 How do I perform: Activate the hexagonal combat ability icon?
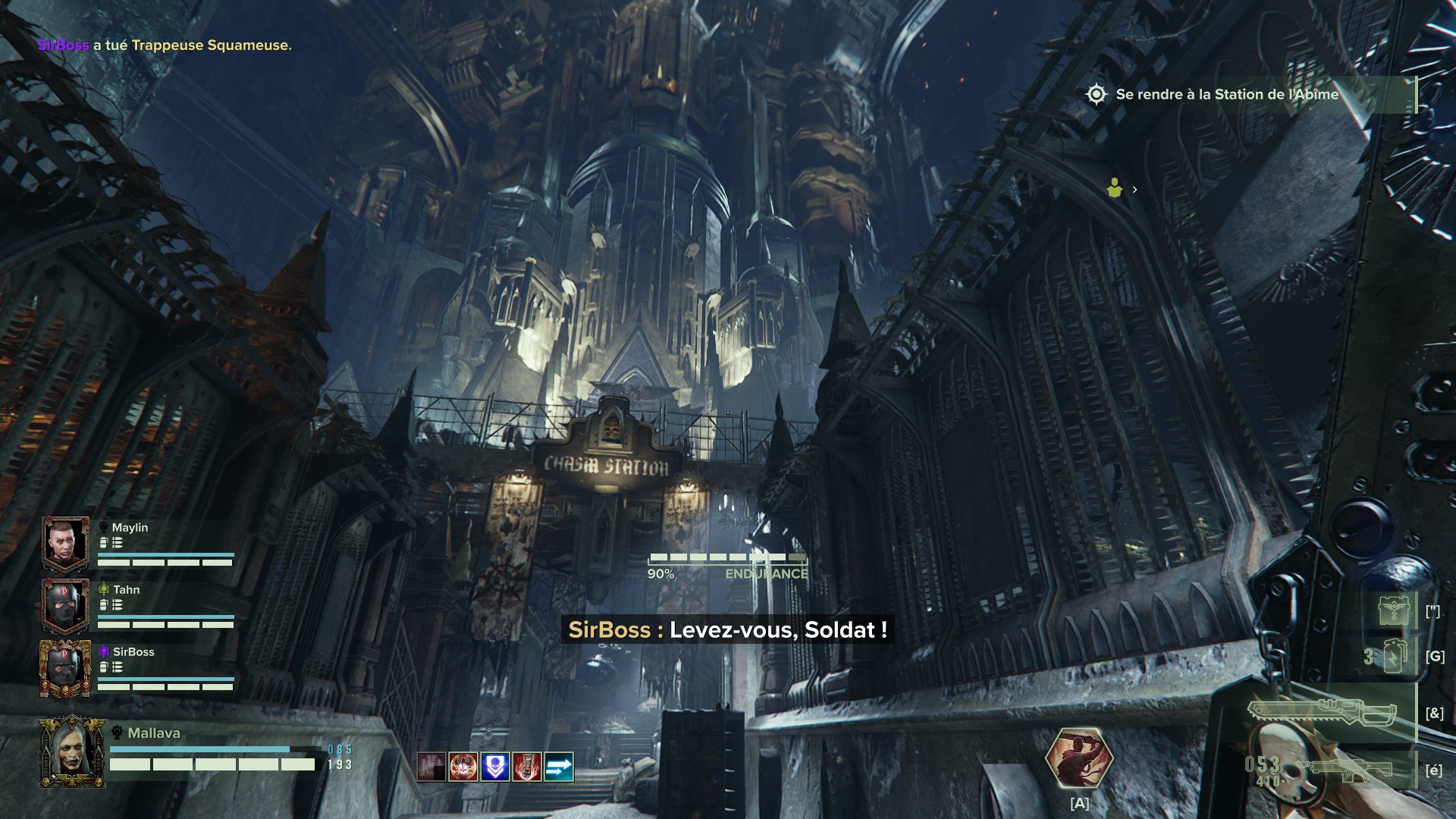click(1078, 759)
